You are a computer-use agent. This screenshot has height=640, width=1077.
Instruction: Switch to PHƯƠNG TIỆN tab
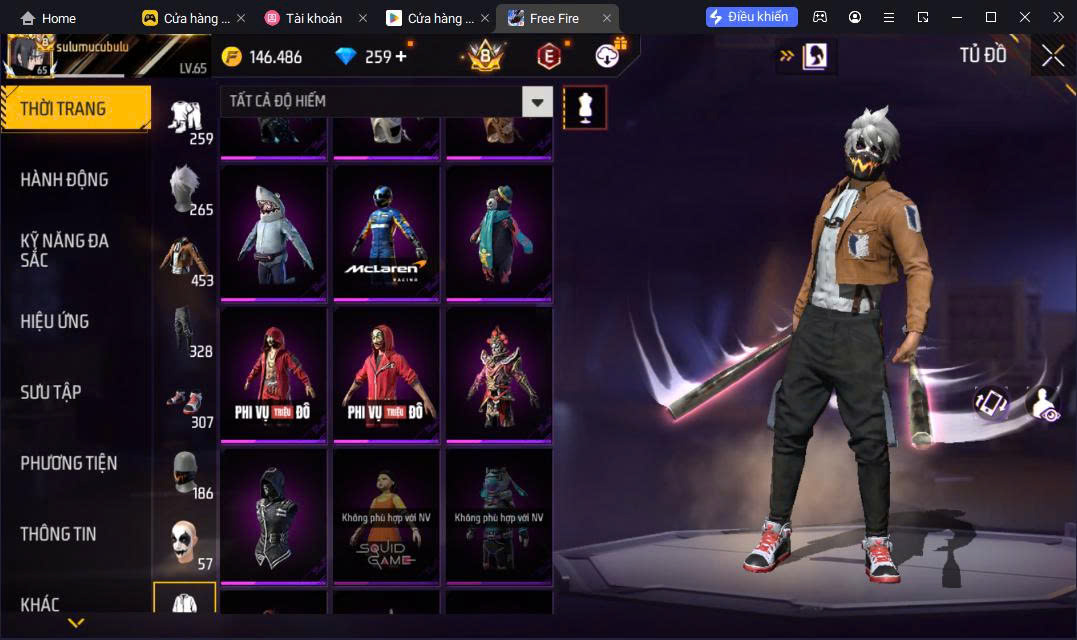click(68, 463)
